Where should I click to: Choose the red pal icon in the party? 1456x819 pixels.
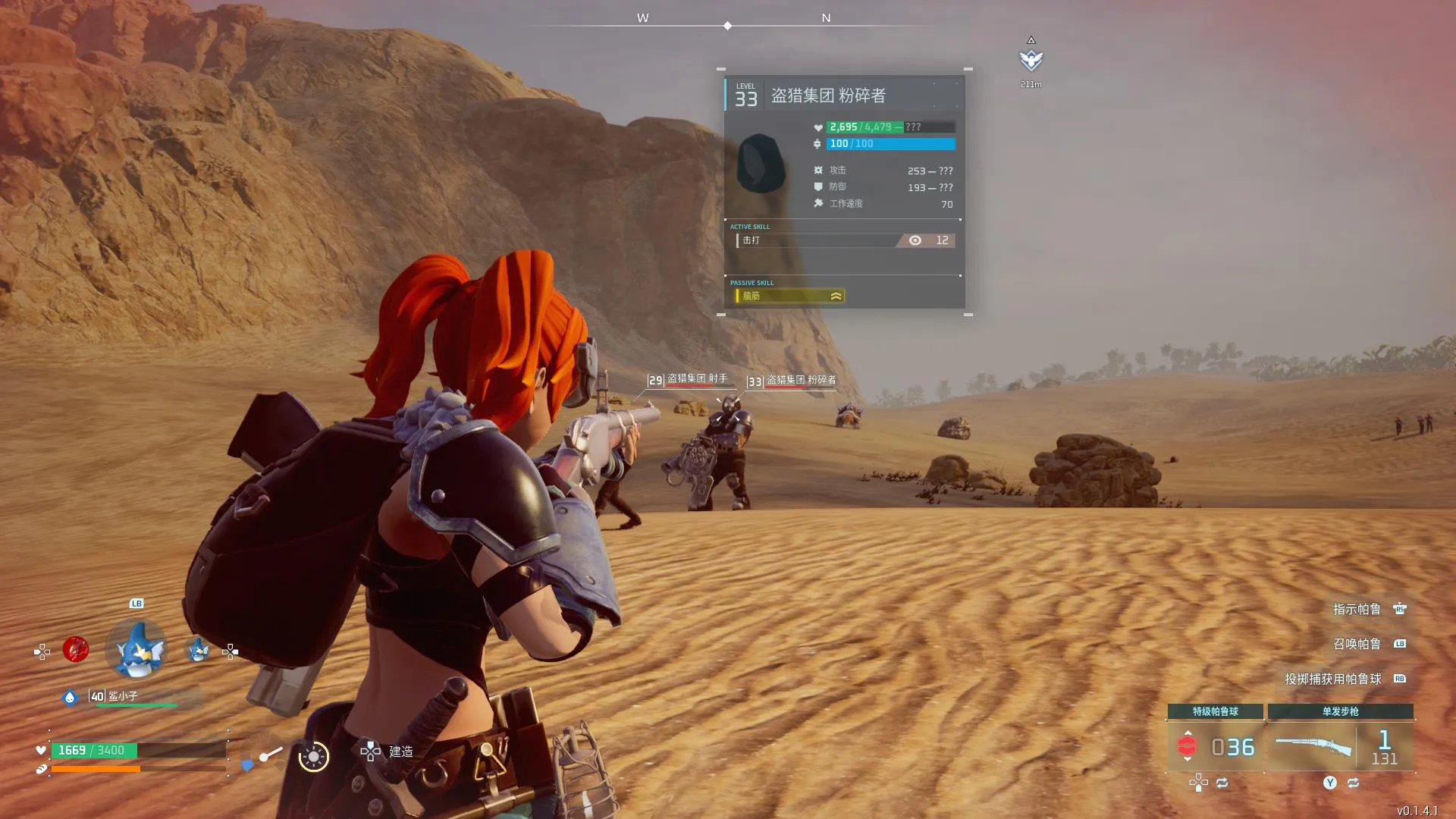[76, 650]
